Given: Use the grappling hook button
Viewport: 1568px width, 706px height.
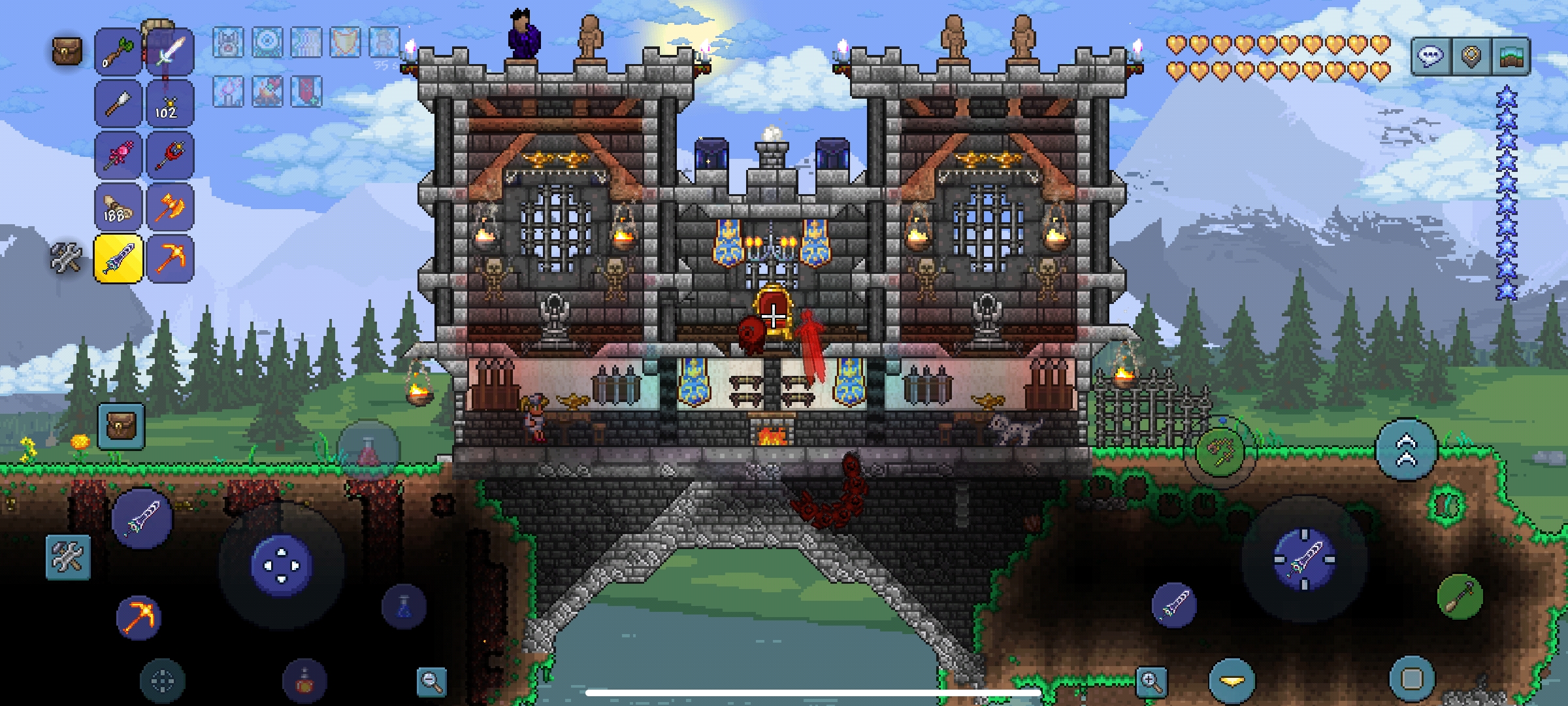Looking at the screenshot, I should coord(1220,452).
